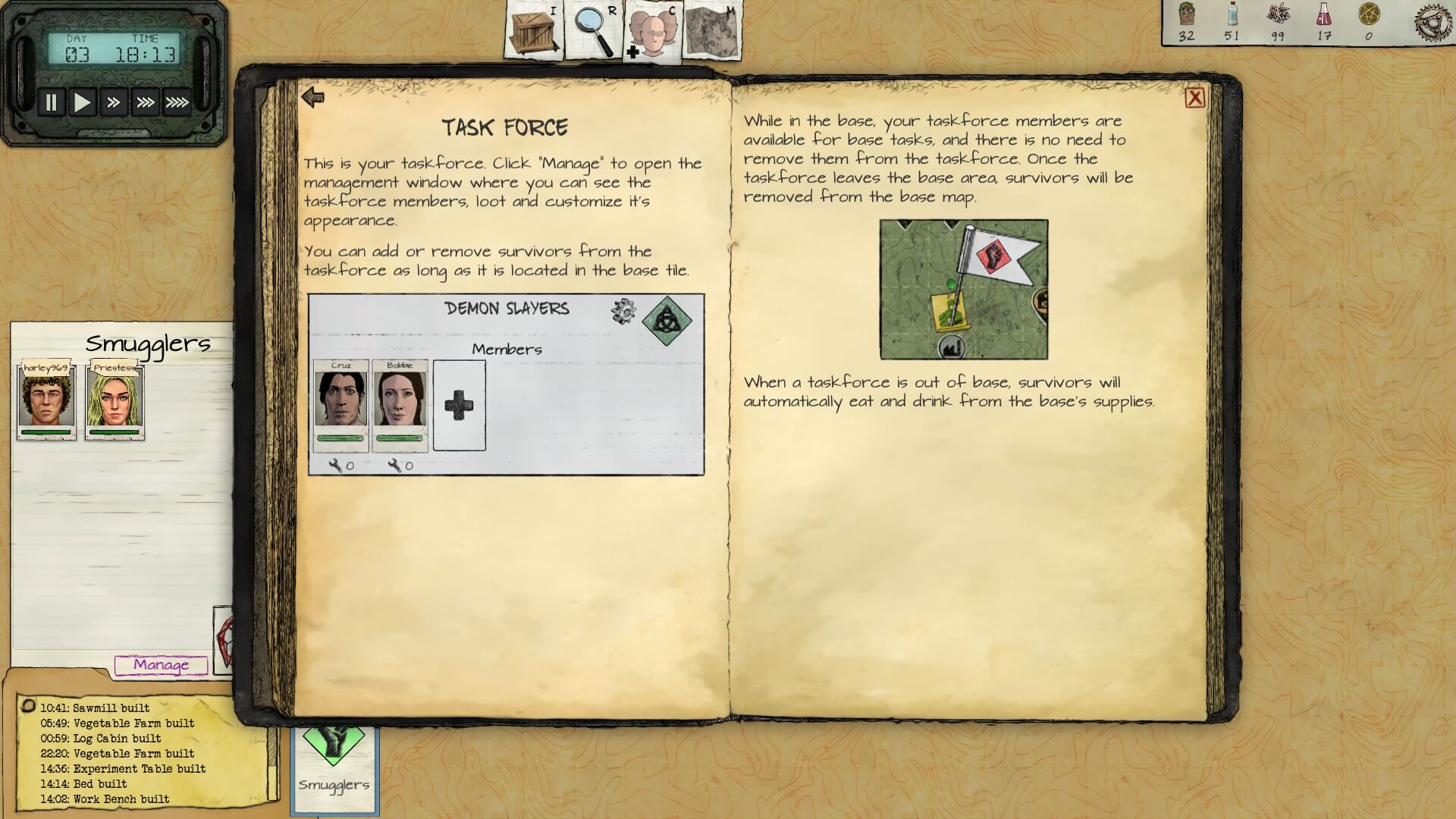Set double fast-forward speed
The height and width of the screenshot is (819, 1456).
[114, 102]
